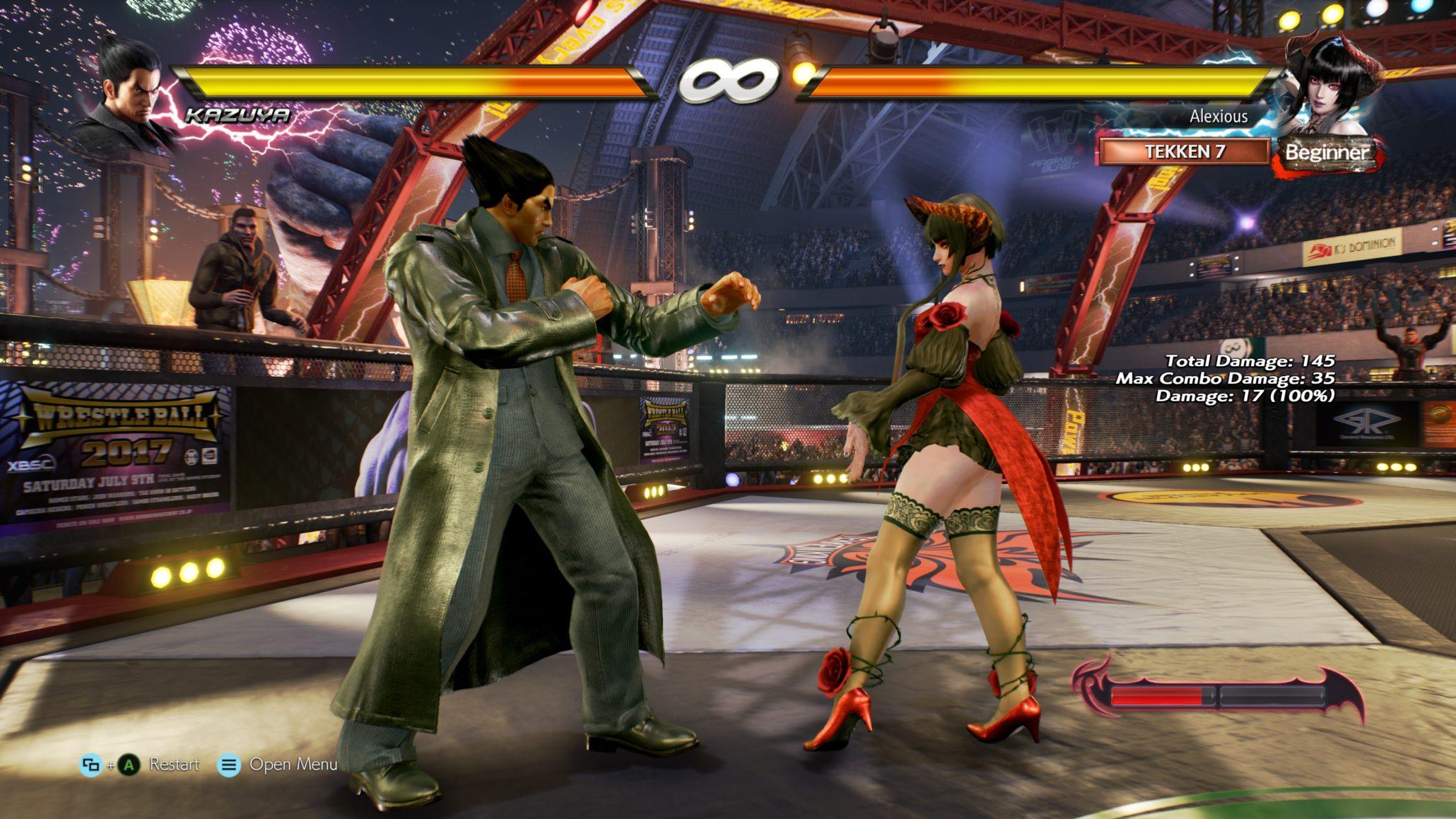Expand the Max Combo Damage readout
The width and height of the screenshot is (1456, 819).
pyautogui.click(x=1225, y=379)
